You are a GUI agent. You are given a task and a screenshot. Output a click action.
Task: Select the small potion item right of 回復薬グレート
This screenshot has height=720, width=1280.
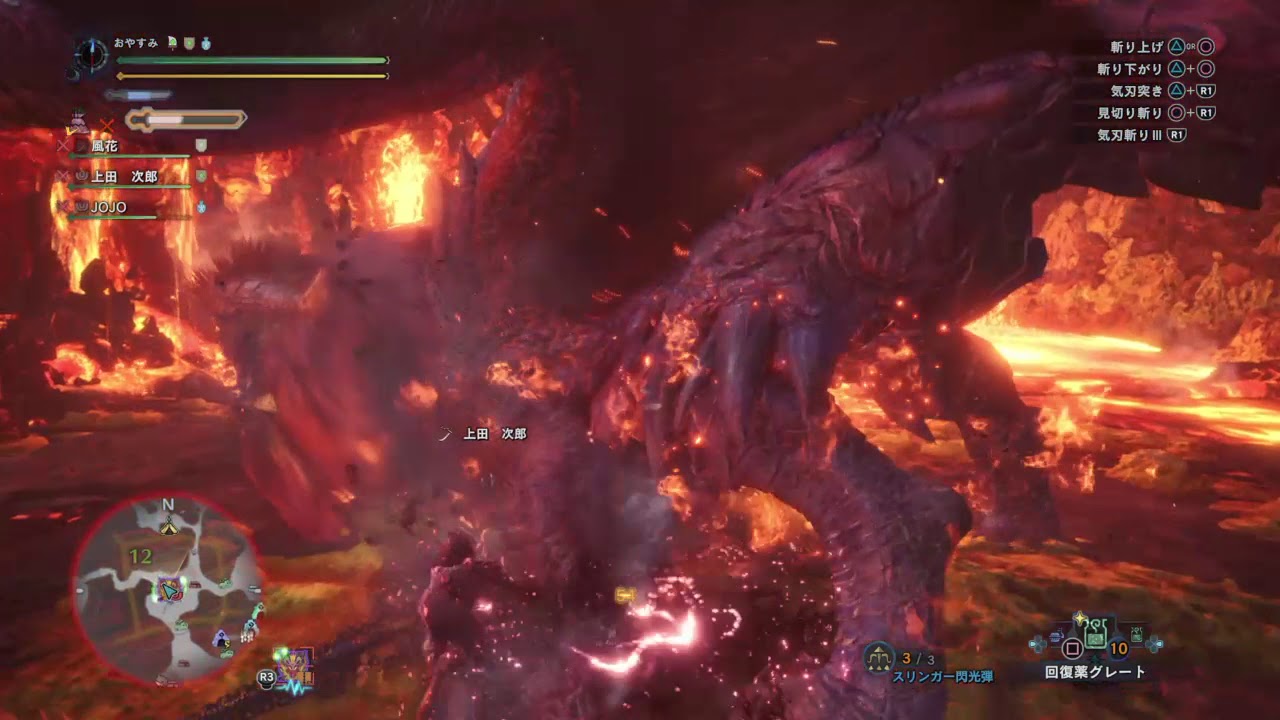[x=1136, y=632]
